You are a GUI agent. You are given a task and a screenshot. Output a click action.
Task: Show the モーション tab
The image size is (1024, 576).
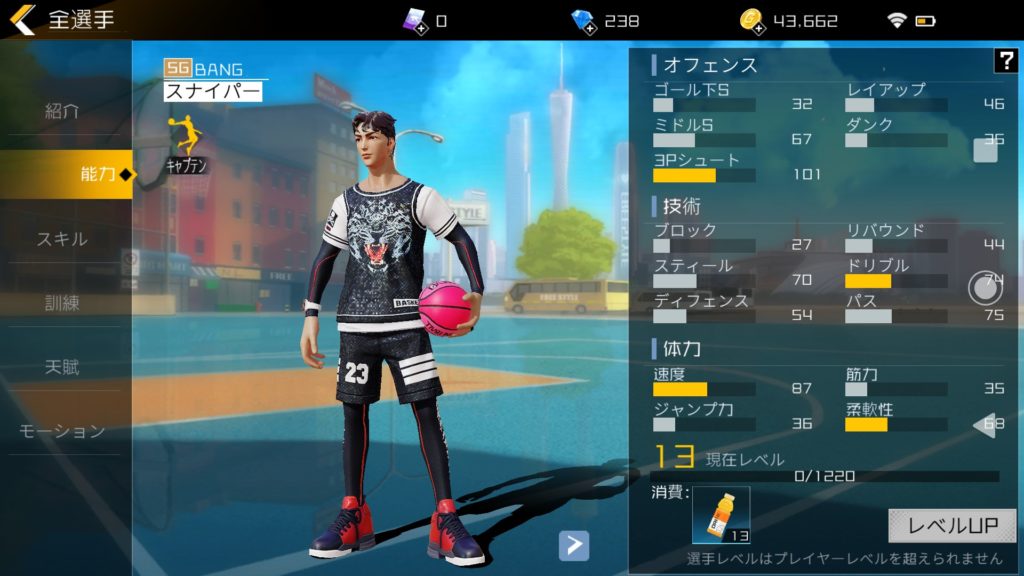pos(62,431)
